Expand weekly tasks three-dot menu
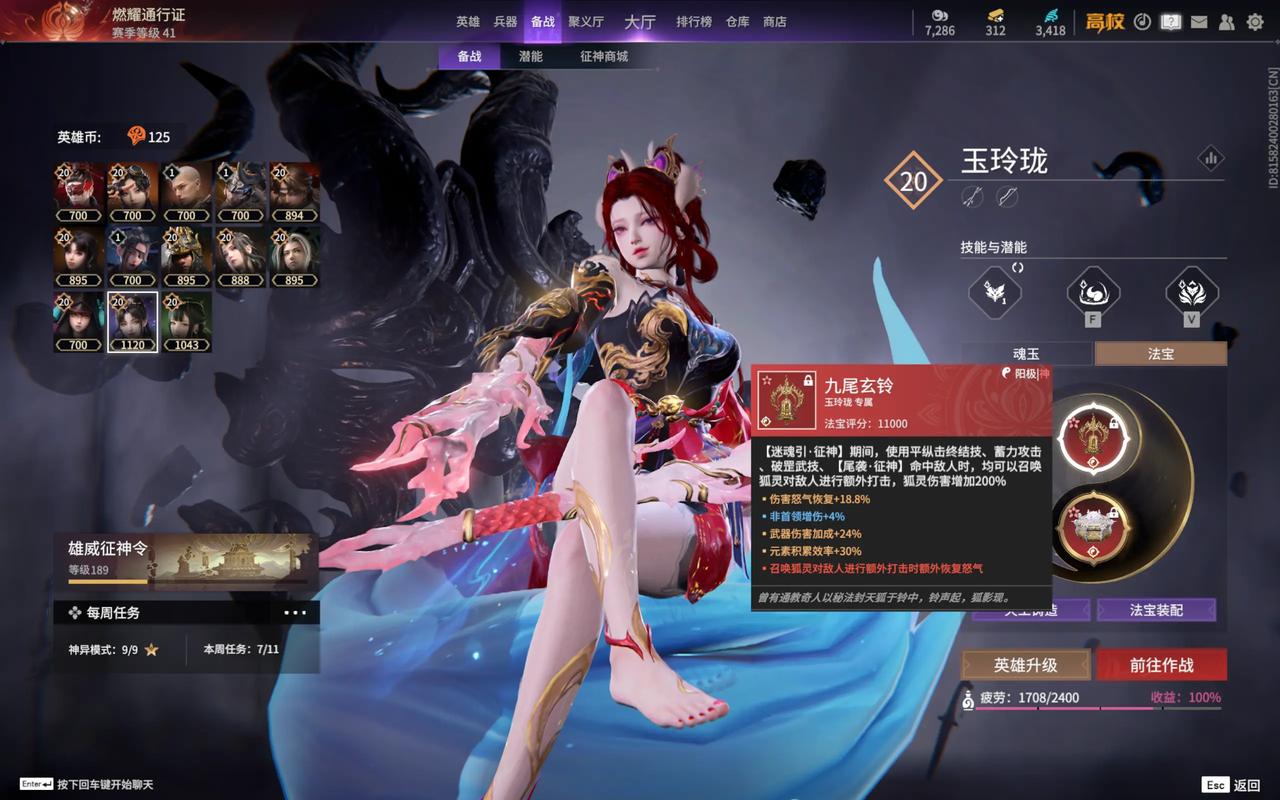This screenshot has height=800, width=1280. point(296,613)
